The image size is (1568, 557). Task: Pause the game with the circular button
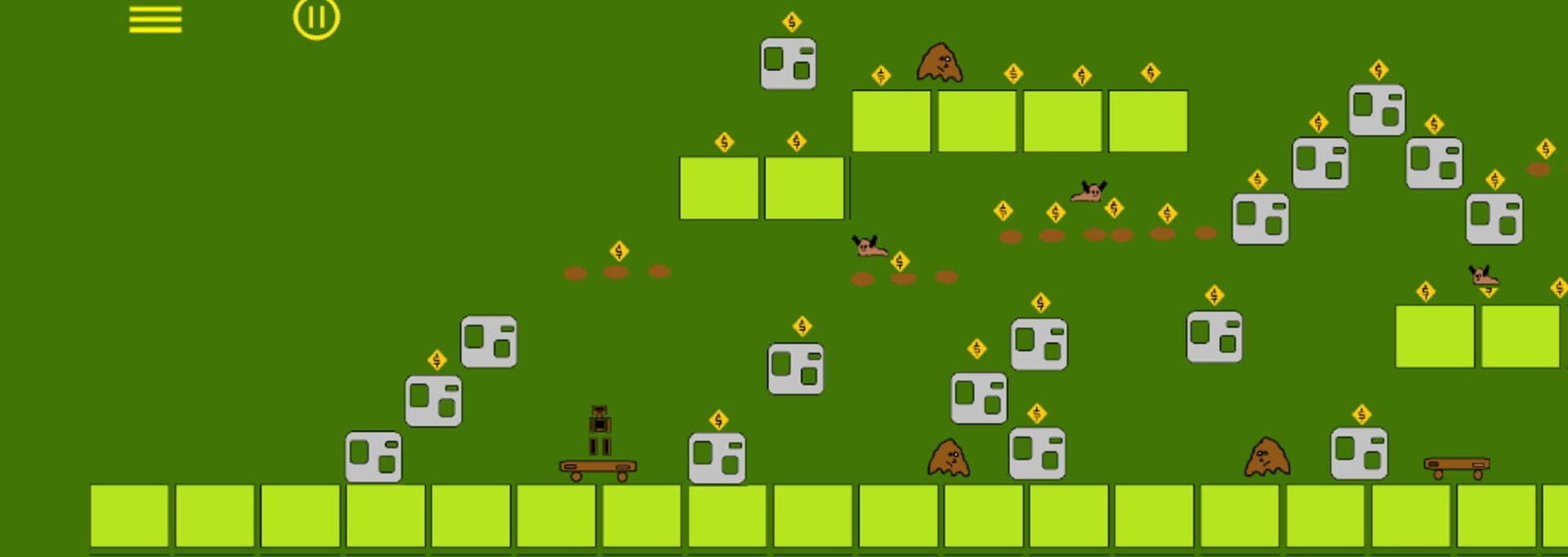[x=316, y=18]
